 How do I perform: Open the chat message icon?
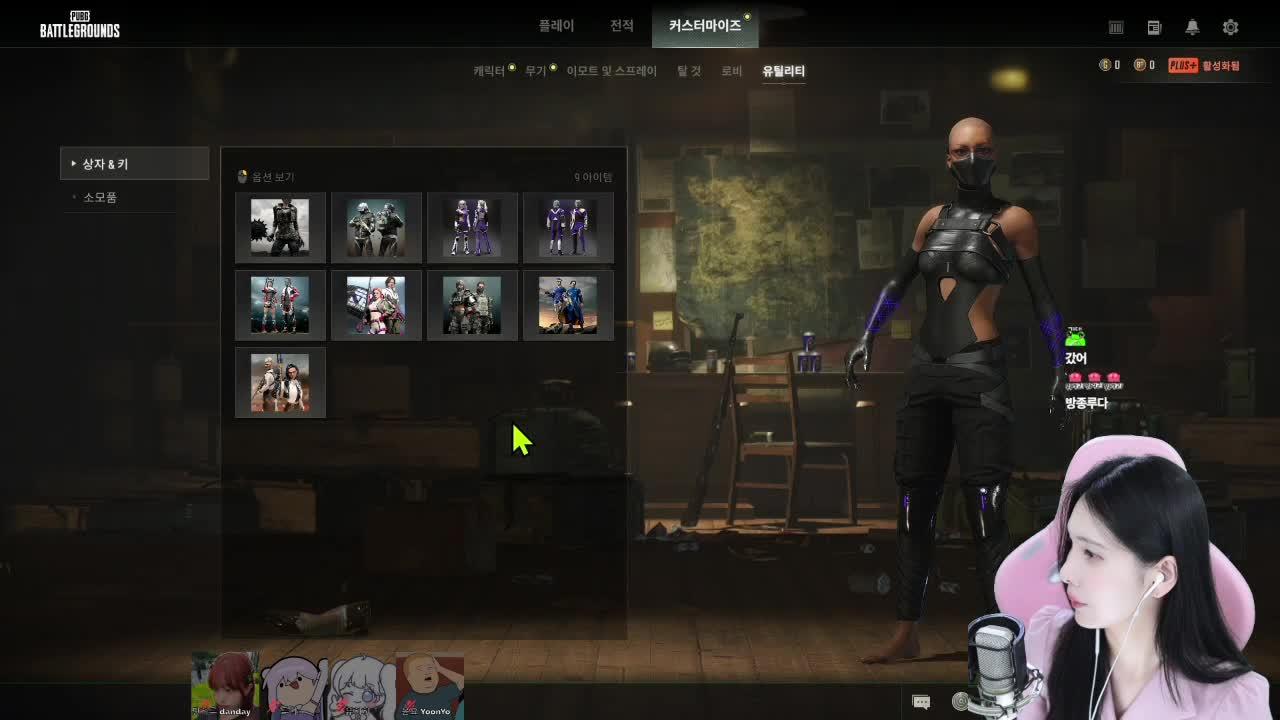click(921, 701)
